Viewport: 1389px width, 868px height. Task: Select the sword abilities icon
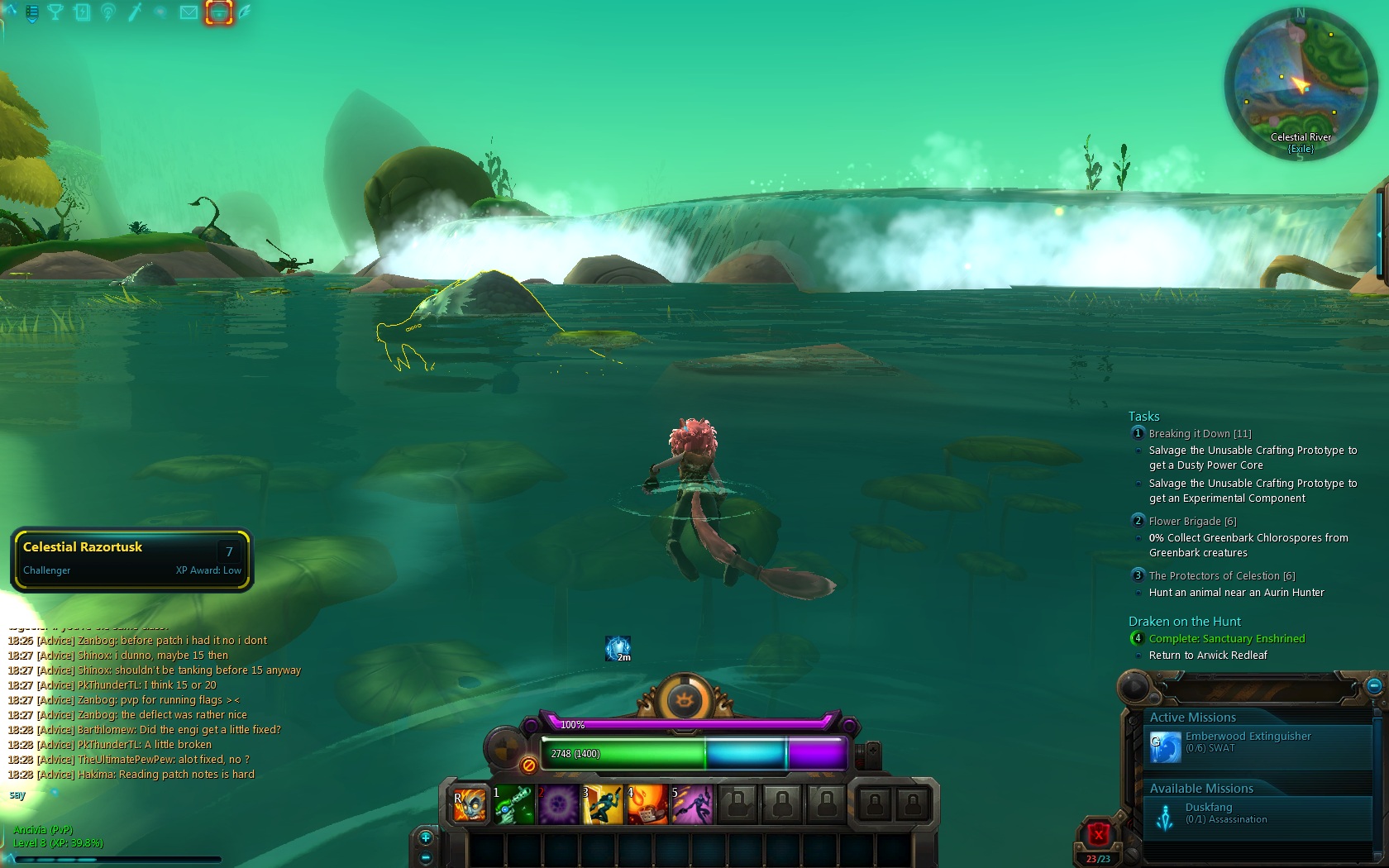[134, 12]
